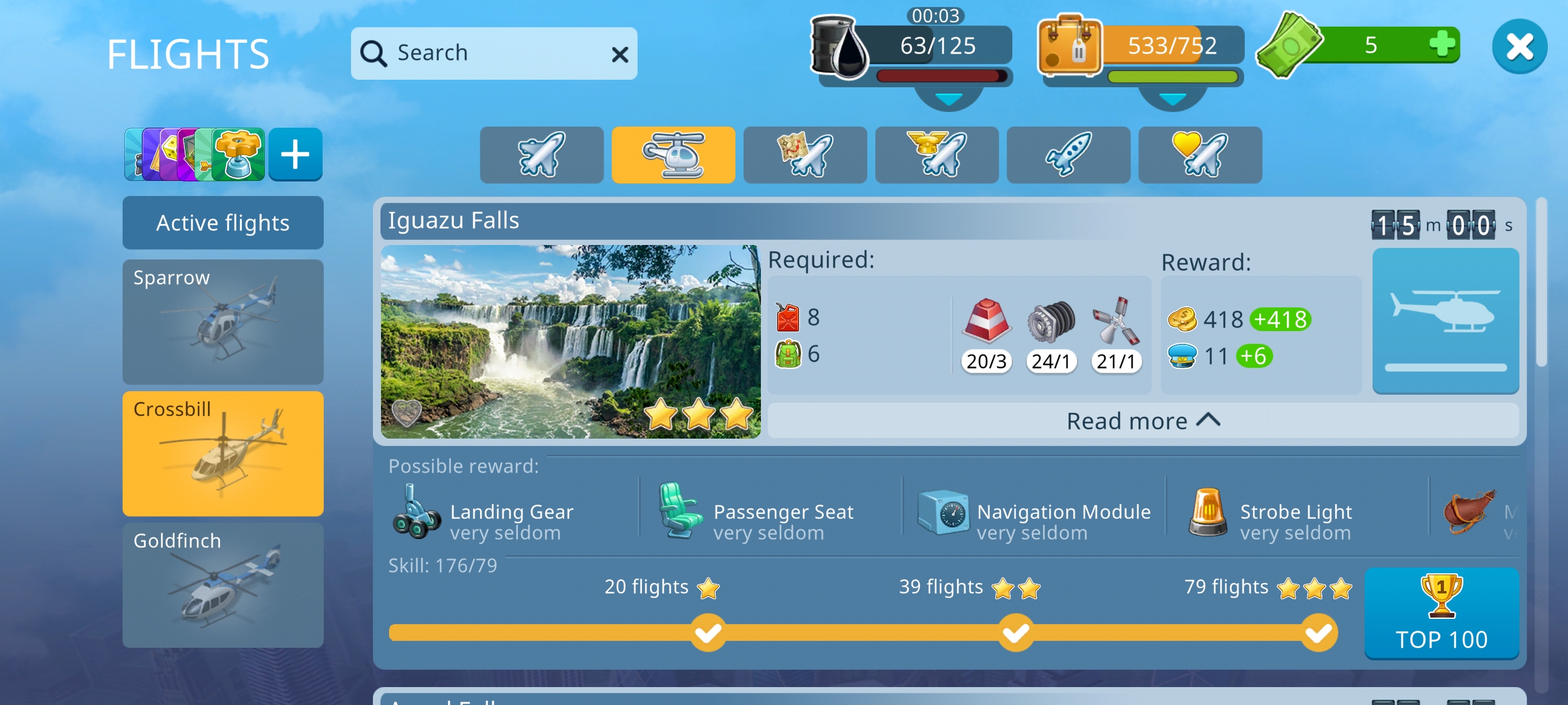The width and height of the screenshot is (1568, 705).
Task: Expand the fuel dropdown arrow
Action: pos(948,99)
